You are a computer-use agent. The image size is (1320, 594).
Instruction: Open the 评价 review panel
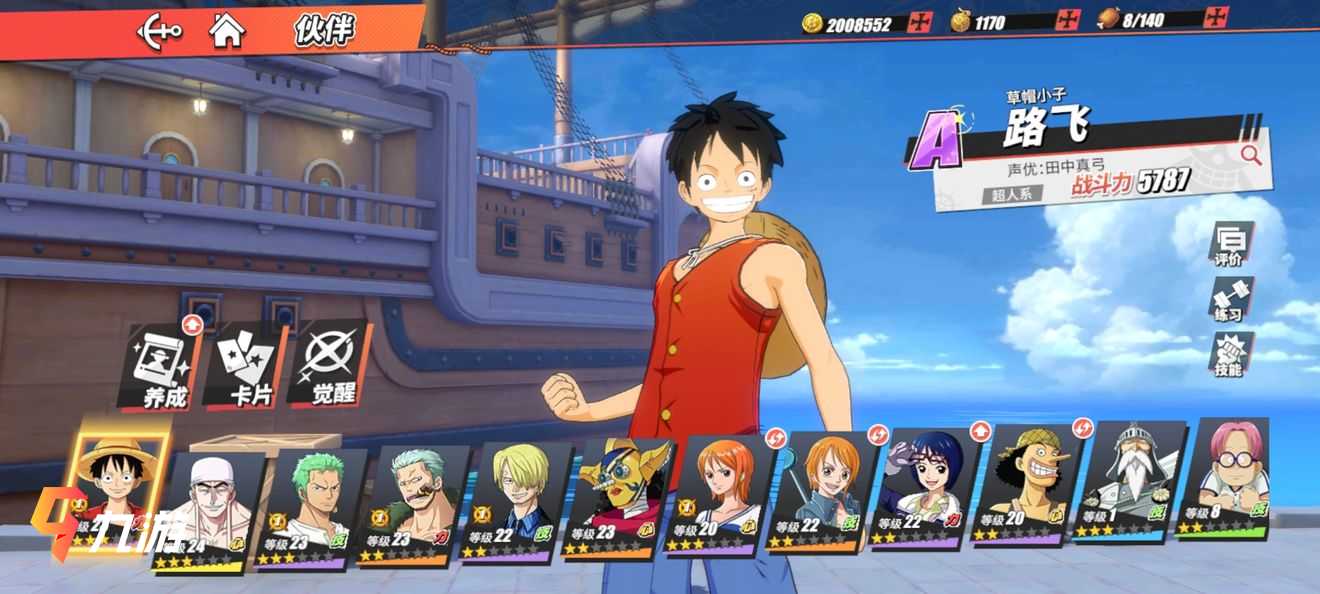1229,245
